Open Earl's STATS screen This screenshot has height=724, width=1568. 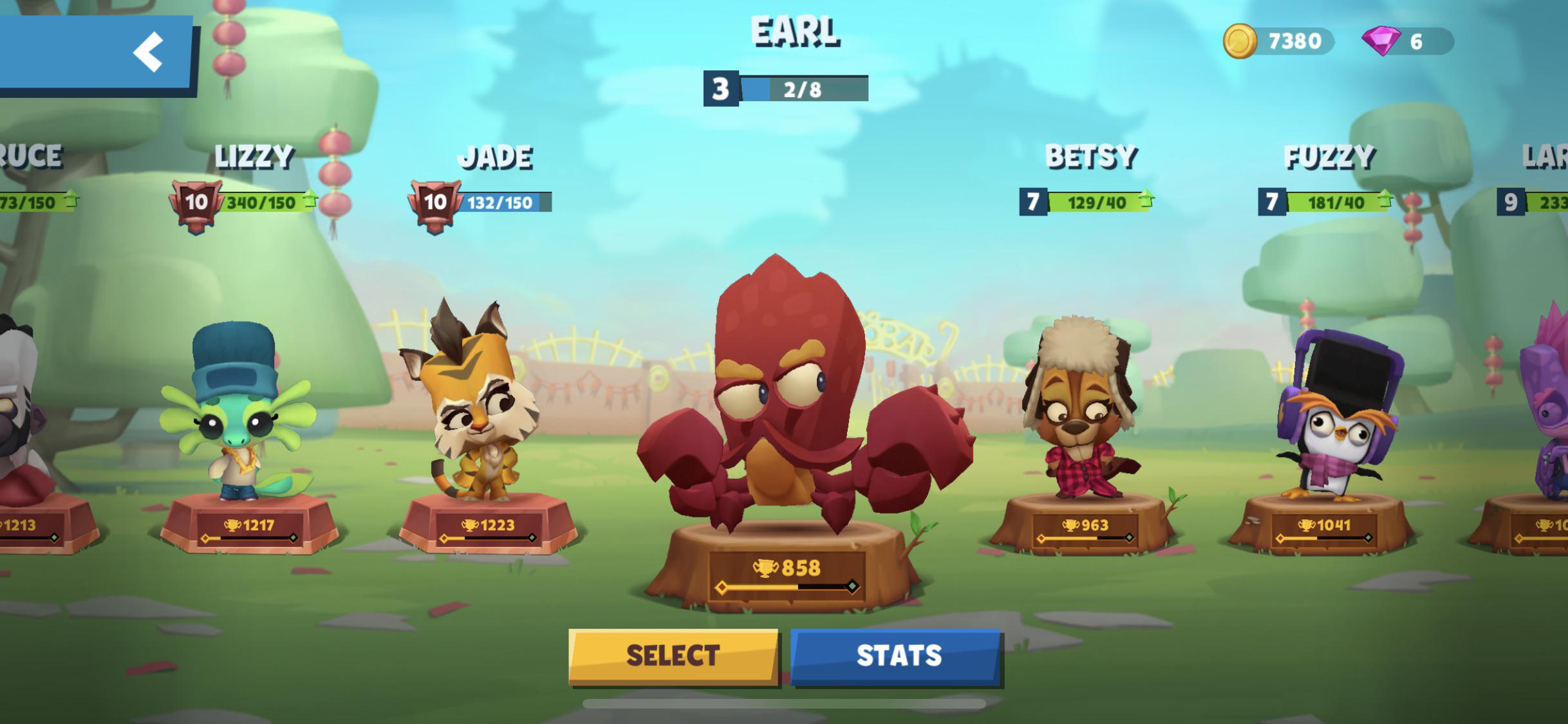(896, 656)
